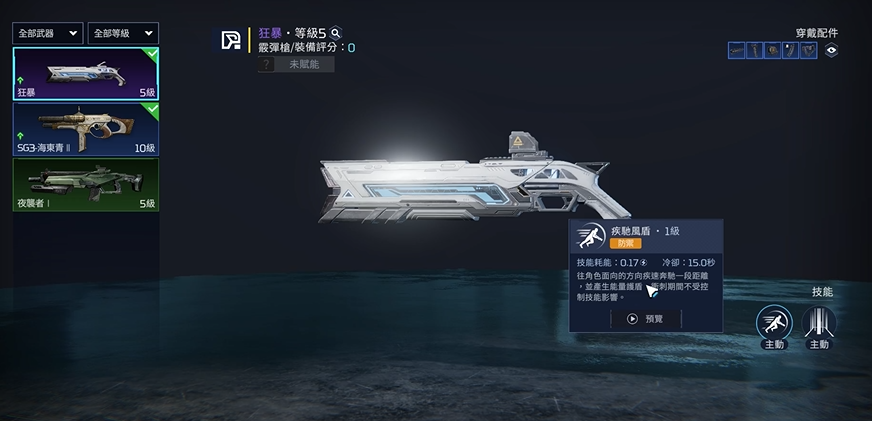Viewport: 872px width, 421px height.
Task: Choose the 夜襲者 I weapon card
Action: pyautogui.click(x=85, y=183)
